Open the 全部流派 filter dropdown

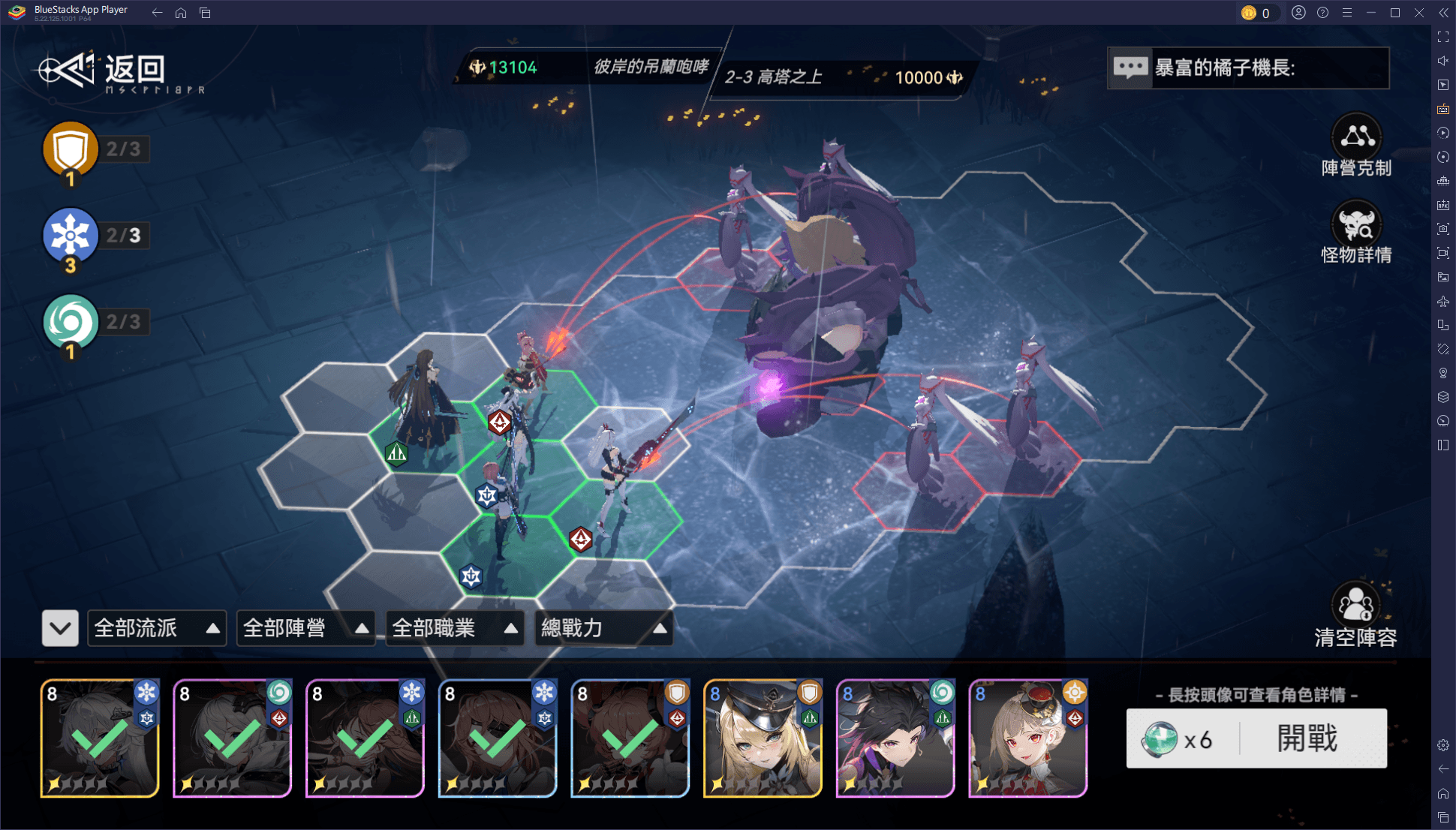coord(157,628)
